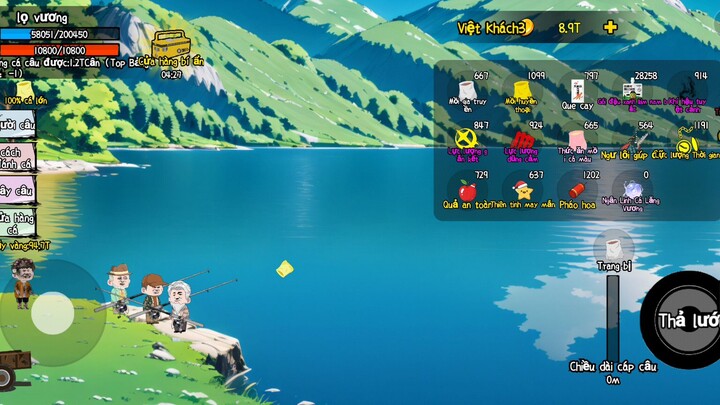Open the cách đánh cá guide button
Screen dimensions: 720x405
click(x=19, y=157)
